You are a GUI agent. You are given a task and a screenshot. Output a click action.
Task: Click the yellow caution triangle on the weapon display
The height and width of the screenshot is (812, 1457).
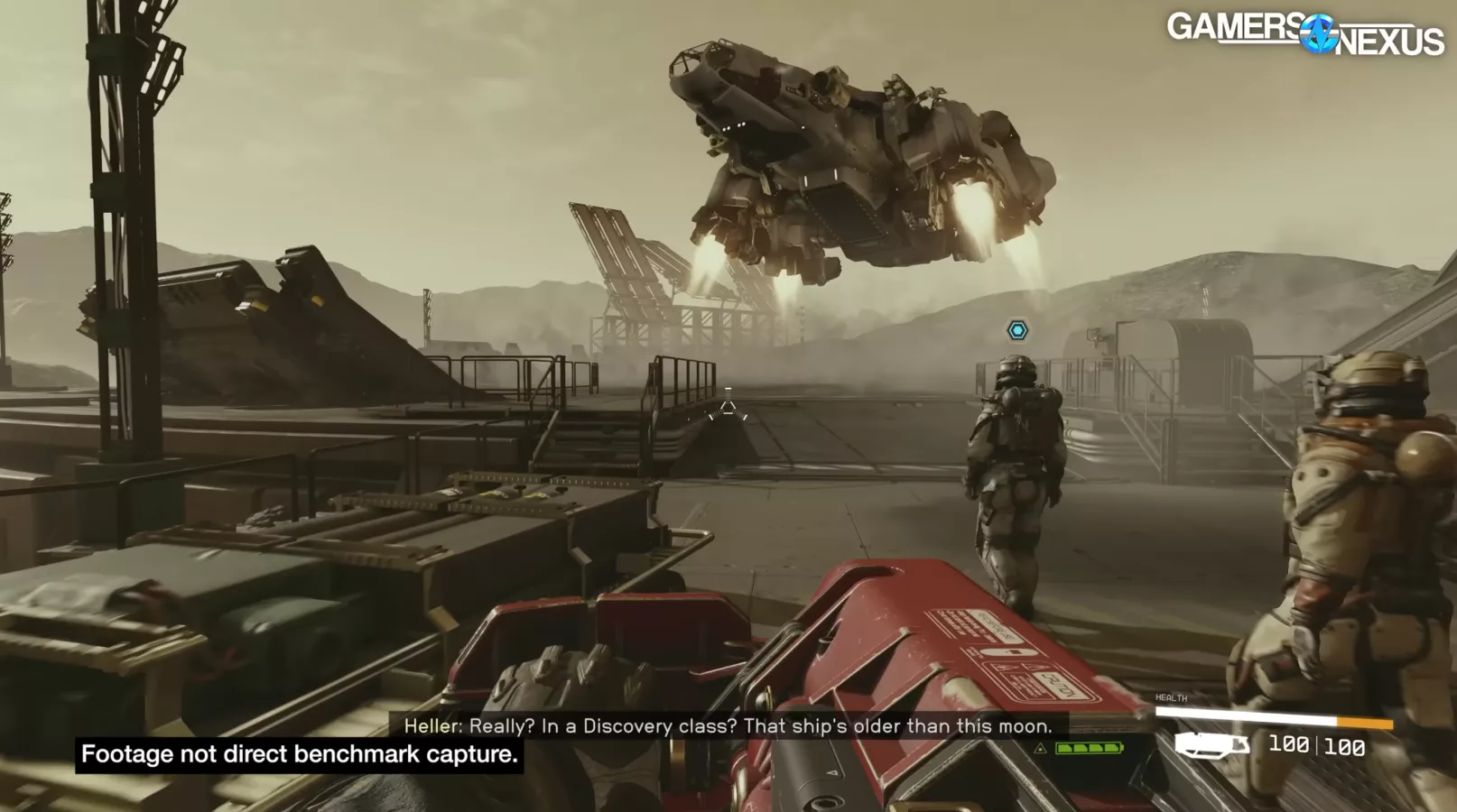click(1041, 749)
